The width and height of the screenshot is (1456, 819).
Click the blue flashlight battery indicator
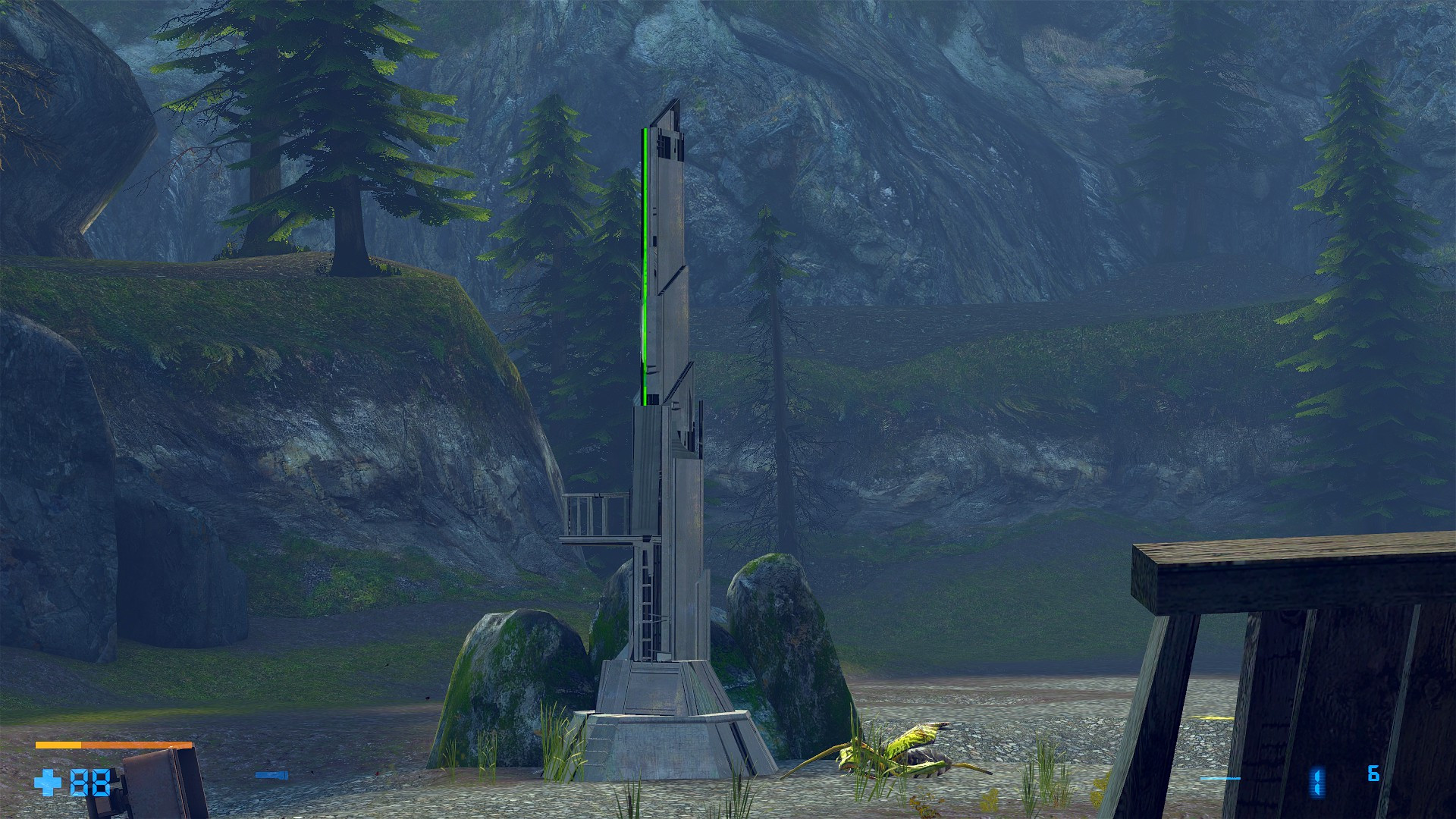[275, 776]
